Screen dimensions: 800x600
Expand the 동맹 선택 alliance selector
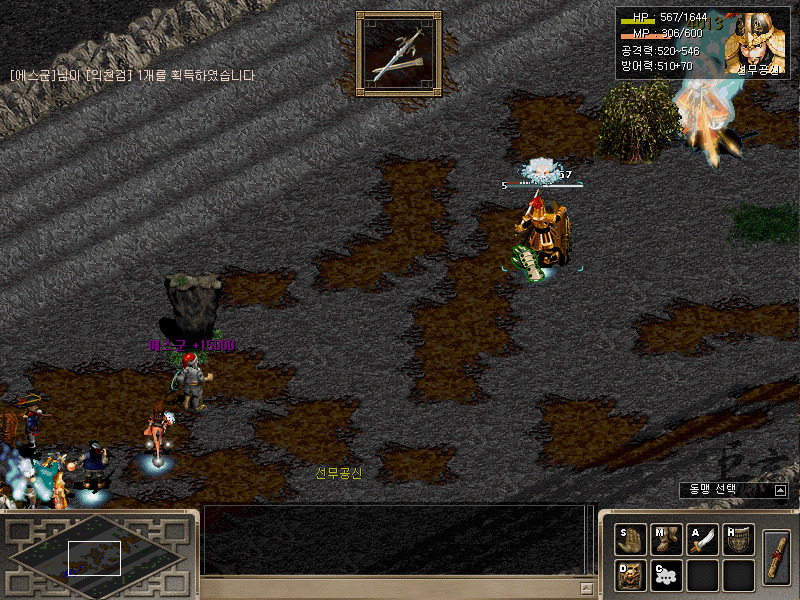click(x=780, y=490)
